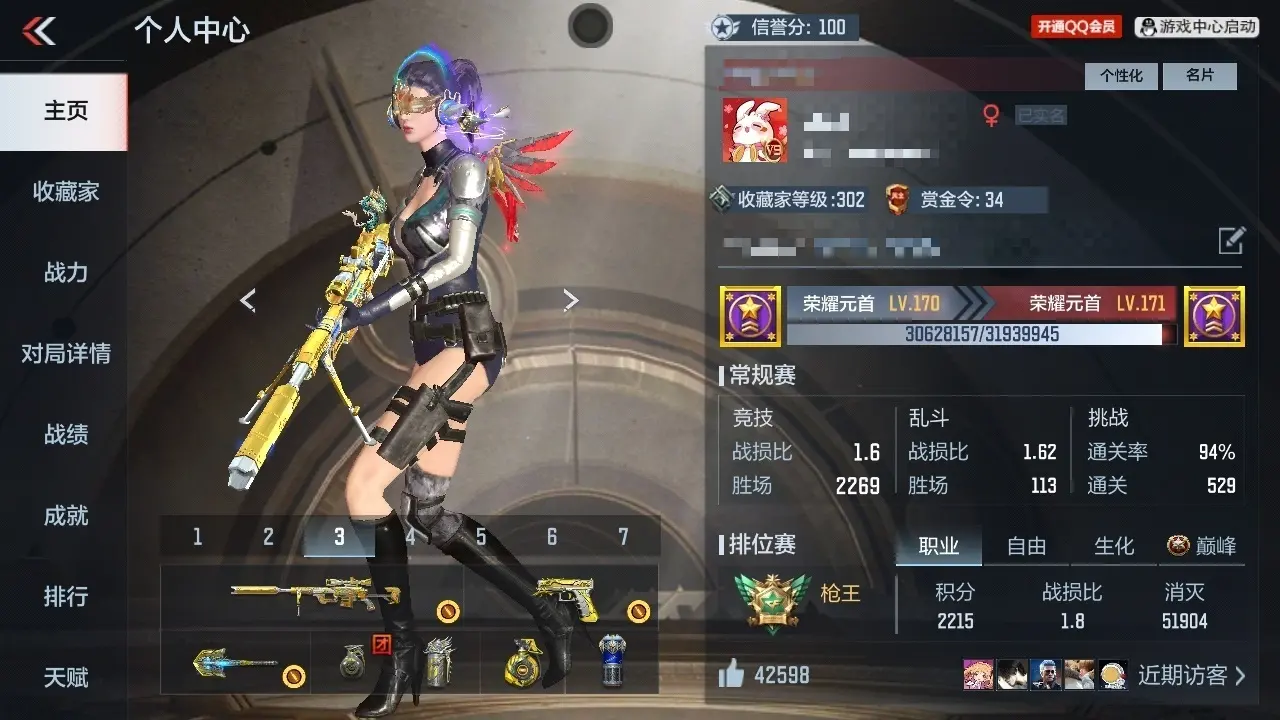Activate the 开通QQ会员 button
1280x720 pixels.
point(1076,27)
